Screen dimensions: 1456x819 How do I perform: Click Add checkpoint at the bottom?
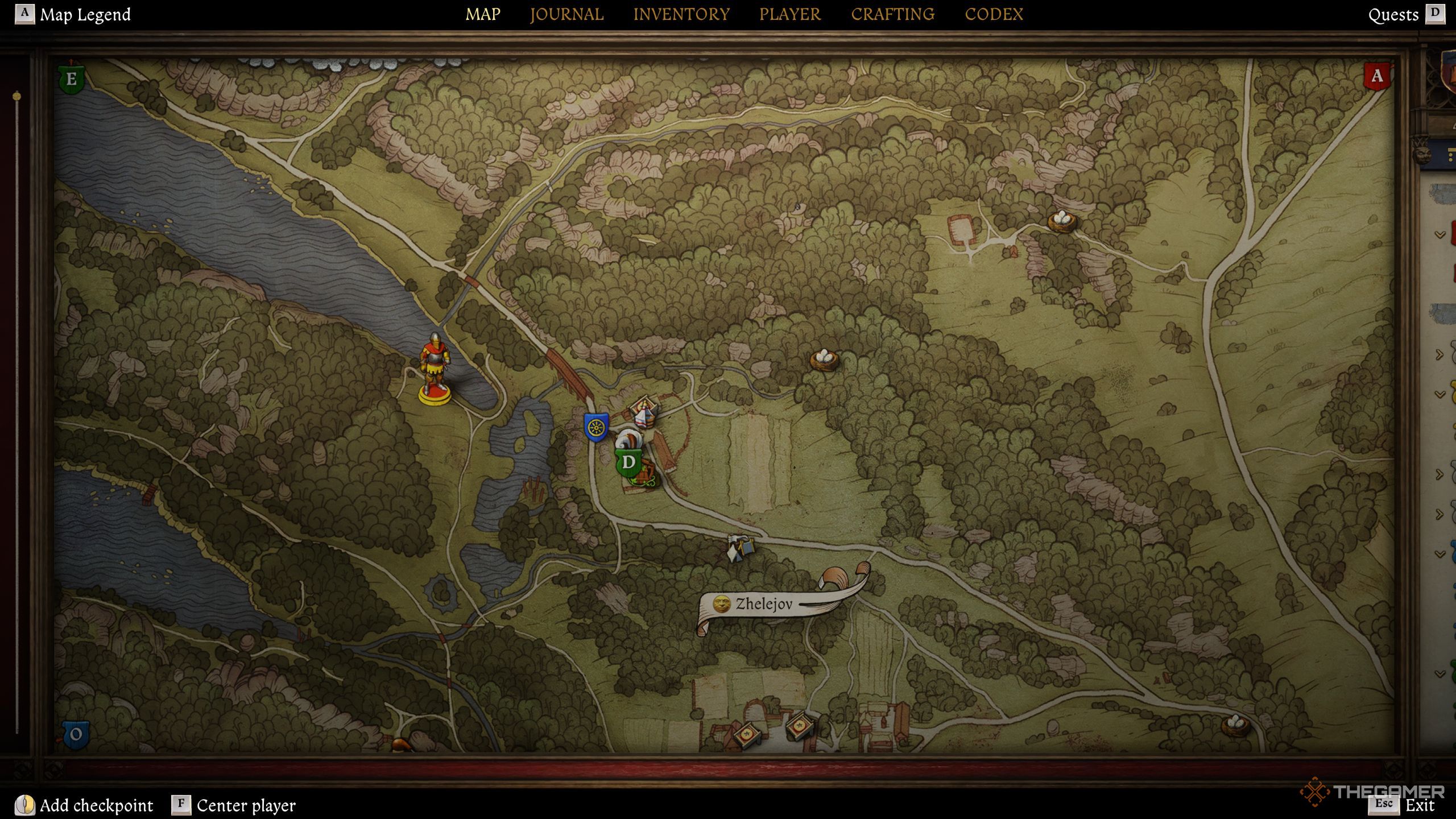[x=96, y=805]
